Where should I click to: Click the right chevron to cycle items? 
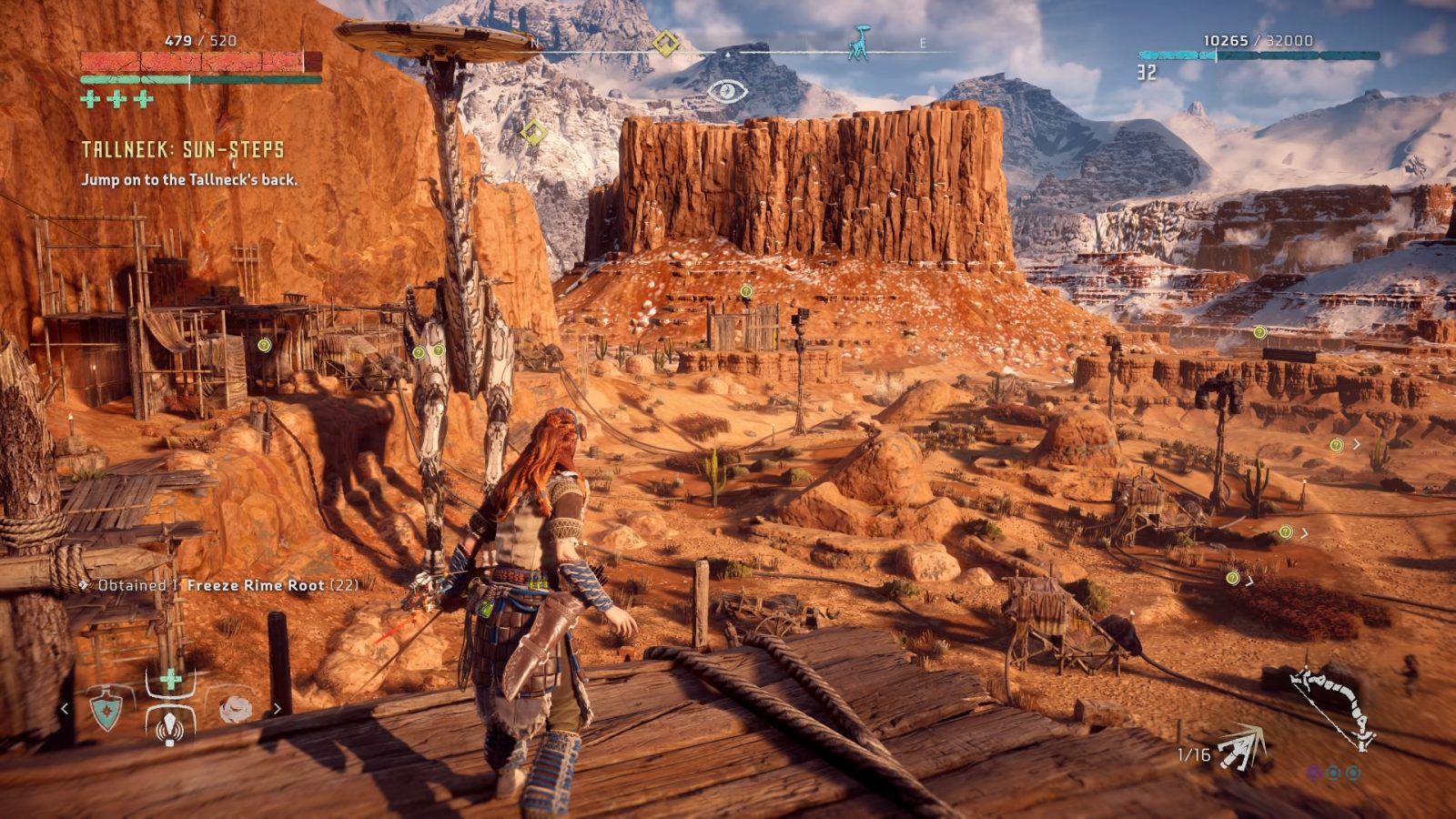[x=278, y=707]
